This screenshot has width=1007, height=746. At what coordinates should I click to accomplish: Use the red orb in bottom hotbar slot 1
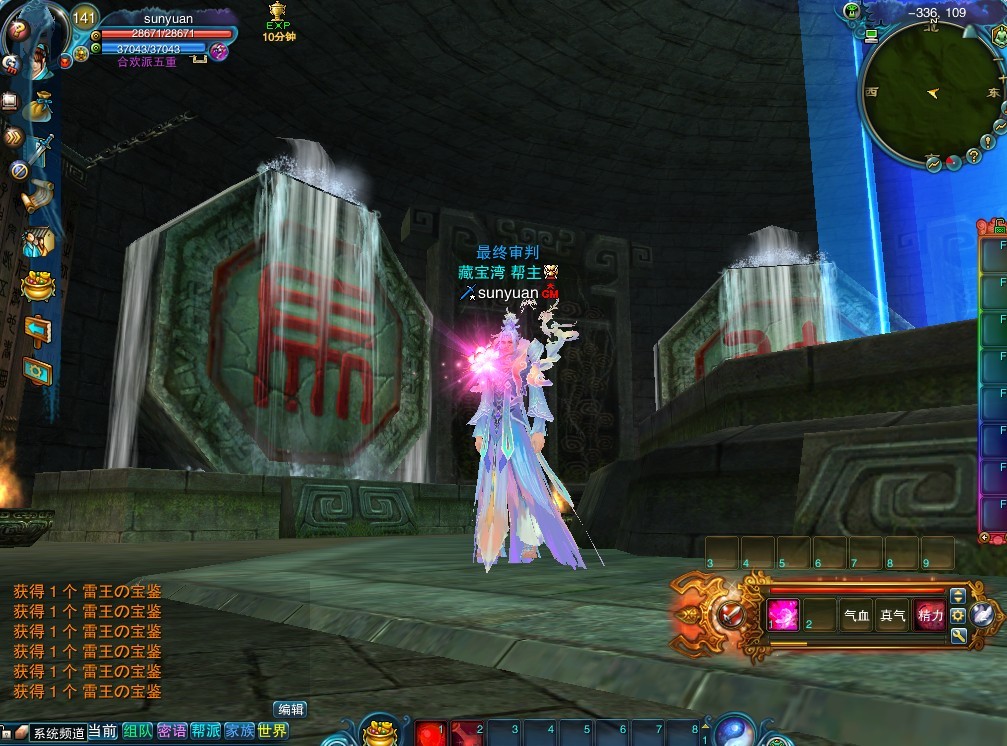pyautogui.click(x=430, y=733)
